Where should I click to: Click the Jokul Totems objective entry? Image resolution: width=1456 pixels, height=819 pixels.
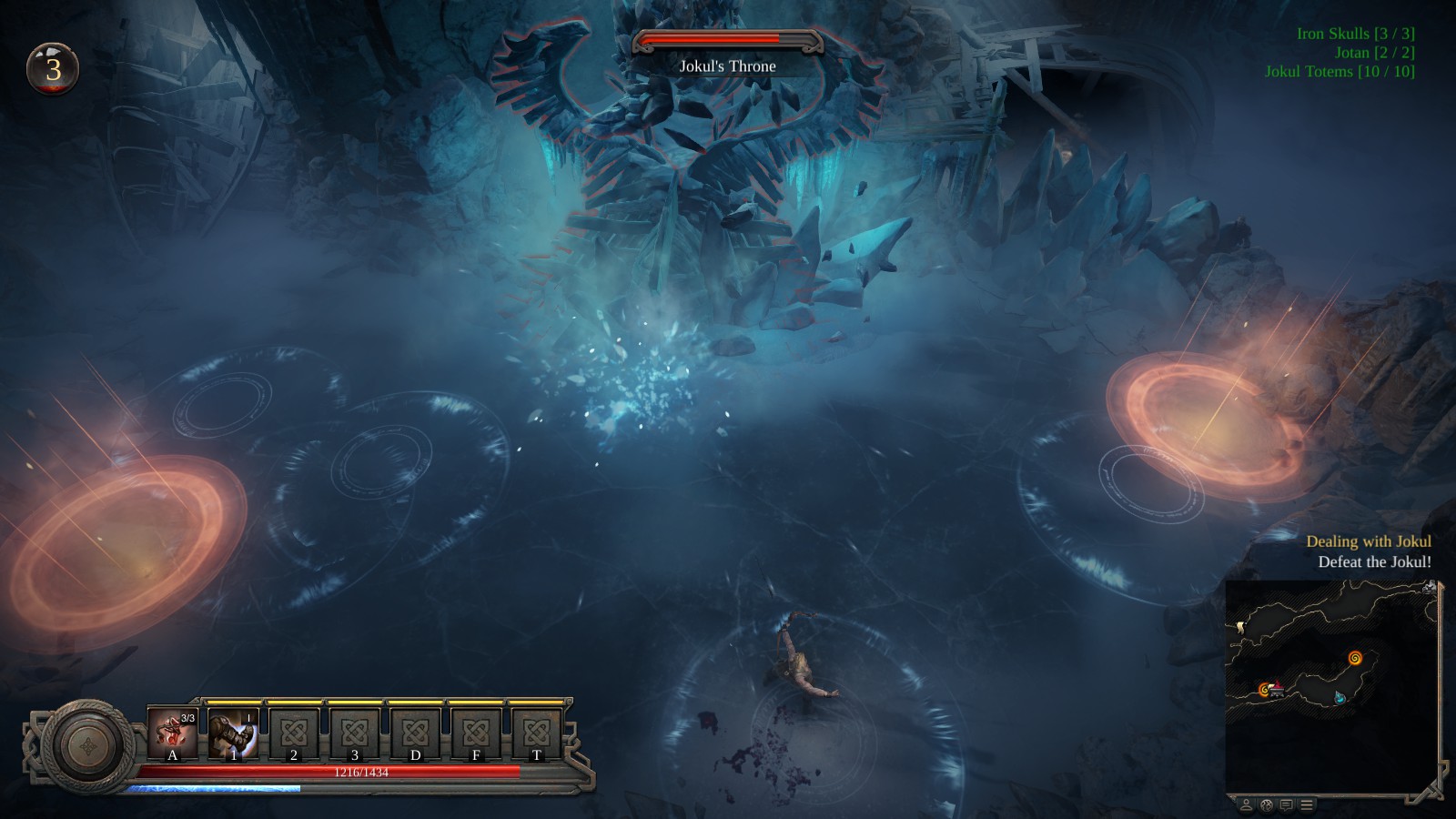[x=1340, y=72]
